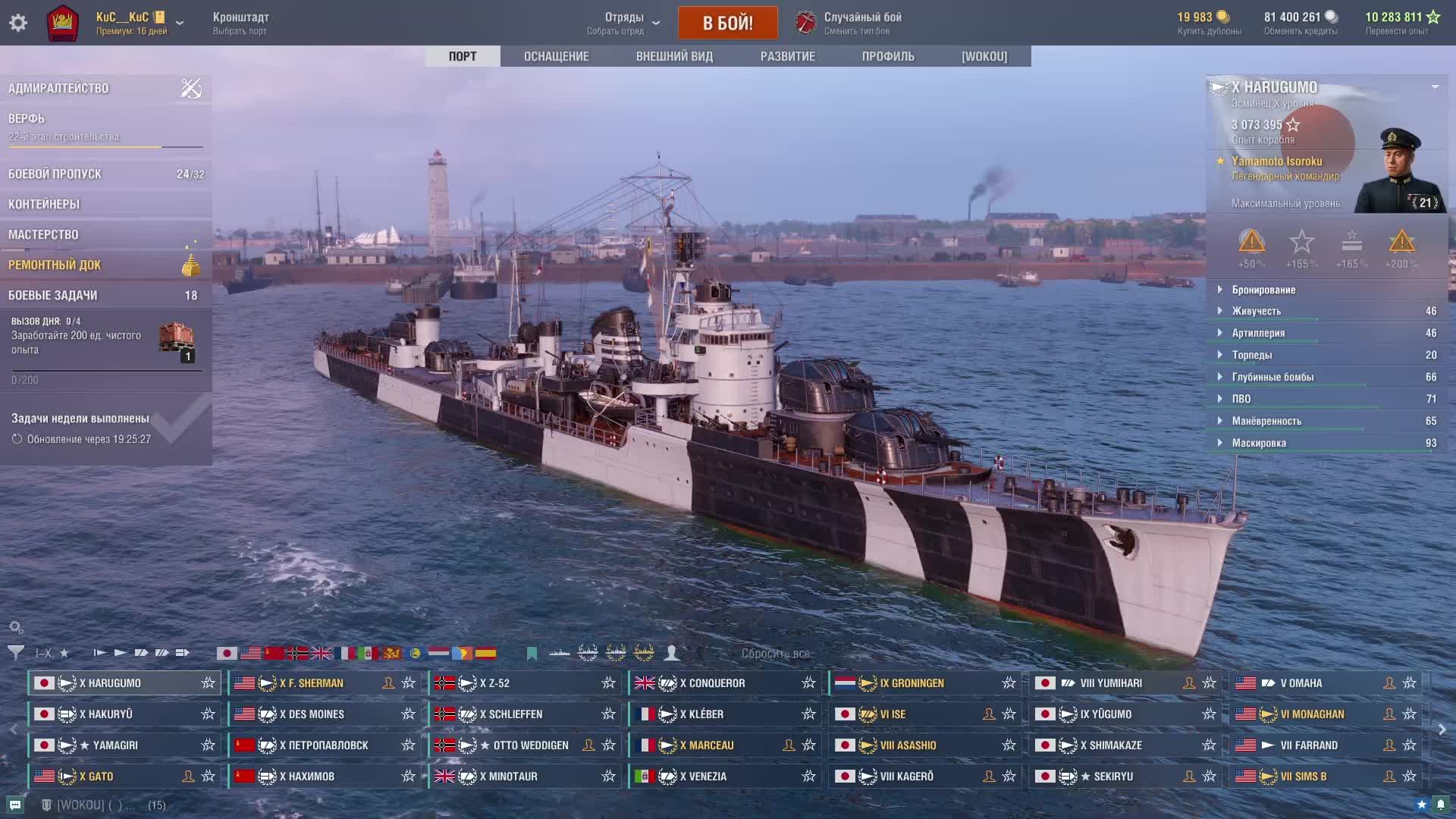Viewport: 1456px width, 819px height.
Task: Select X DES MOINES in the carousel
Action: pyautogui.click(x=312, y=714)
